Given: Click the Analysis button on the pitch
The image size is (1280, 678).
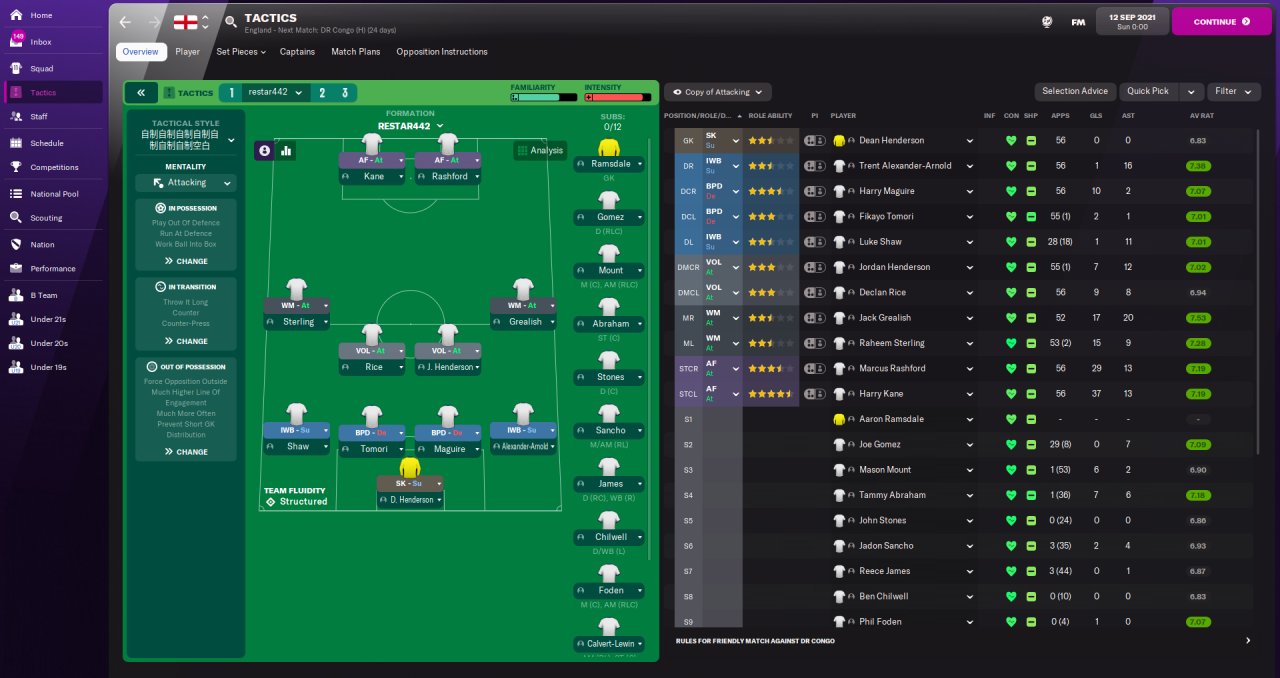Looking at the screenshot, I should (540, 151).
